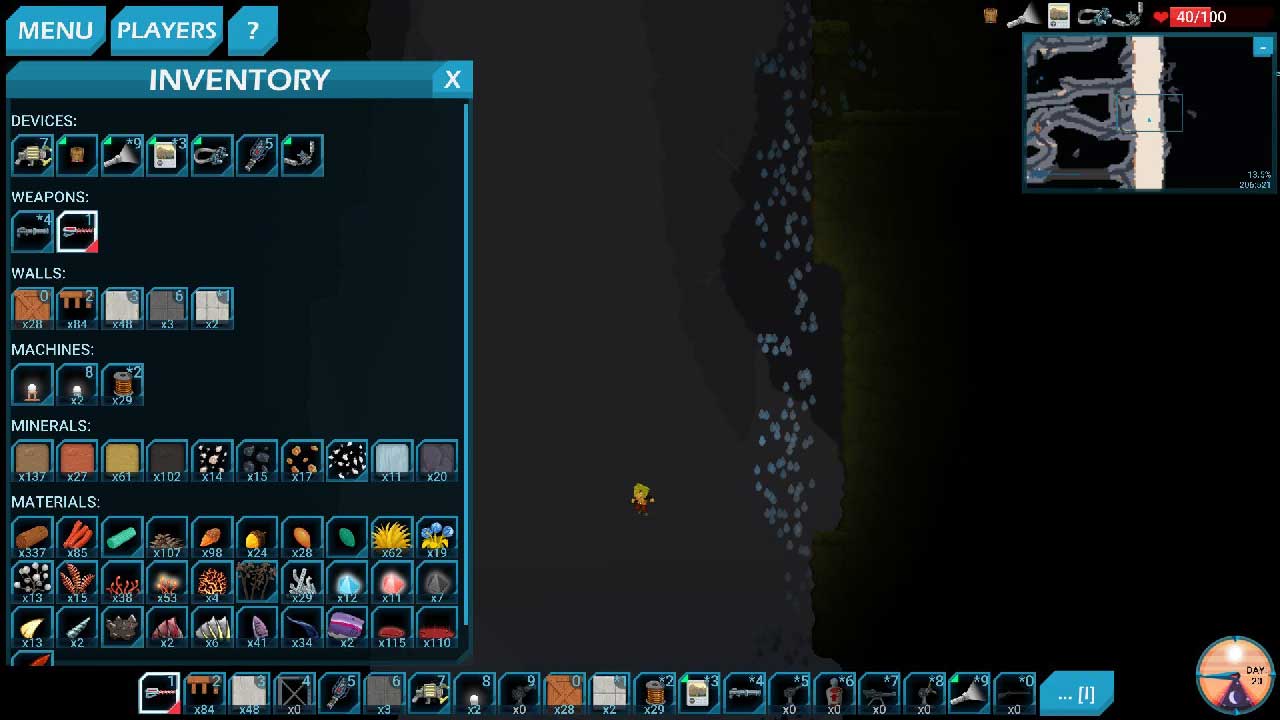The image size is (1280, 720).
Task: Select the copper coil machine x29 in inventory
Action: coord(122,384)
